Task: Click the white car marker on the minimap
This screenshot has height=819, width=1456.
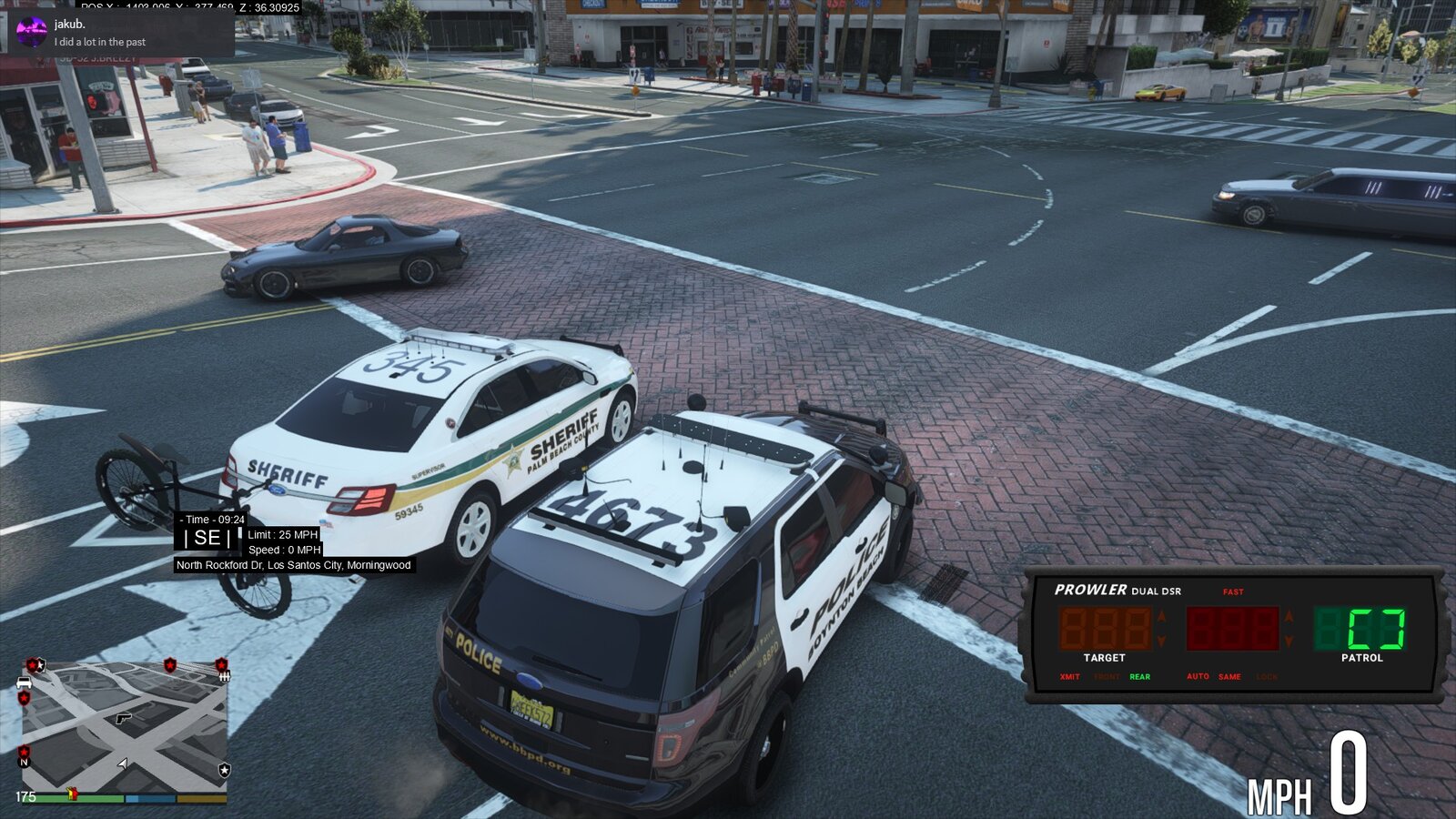Action: [24, 682]
